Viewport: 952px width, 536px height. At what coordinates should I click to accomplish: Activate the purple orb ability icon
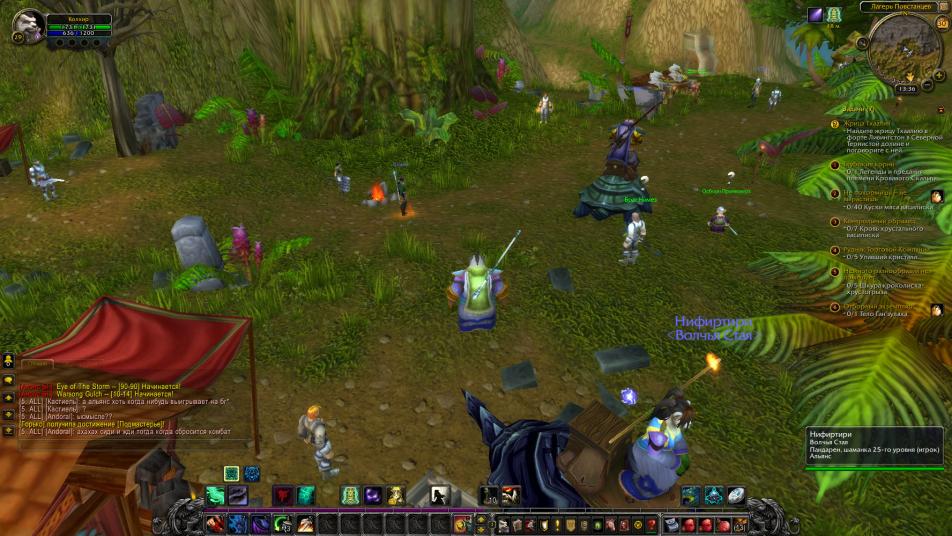point(372,495)
